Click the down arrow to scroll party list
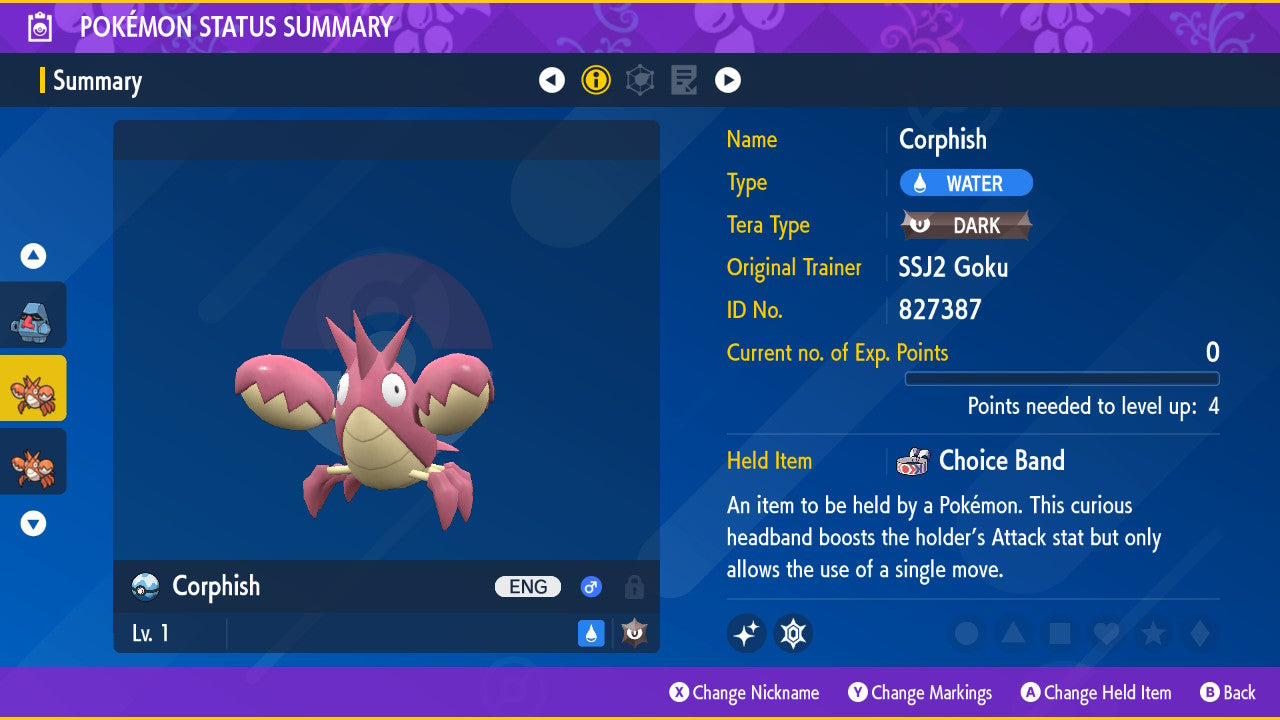 click(33, 522)
